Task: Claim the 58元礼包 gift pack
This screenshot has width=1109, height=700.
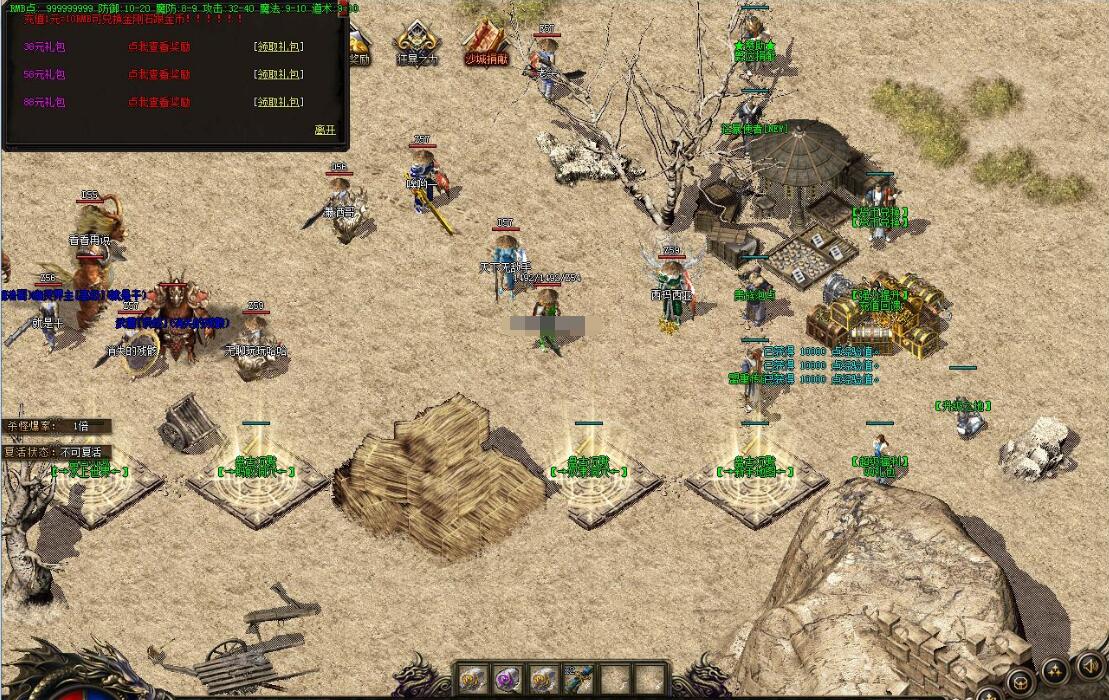Action: click(x=279, y=75)
